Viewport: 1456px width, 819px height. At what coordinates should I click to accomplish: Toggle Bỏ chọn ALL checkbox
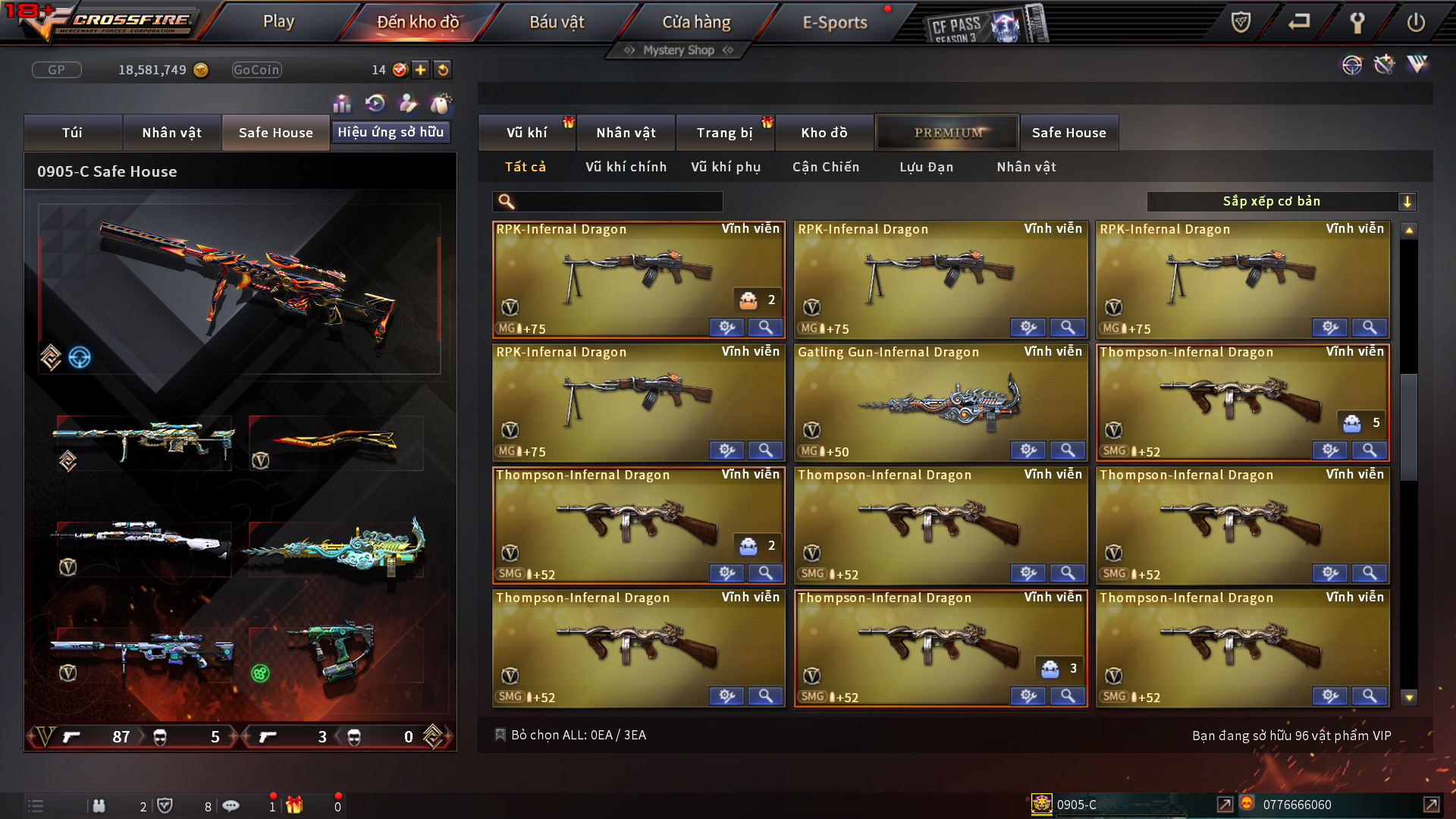(x=500, y=735)
